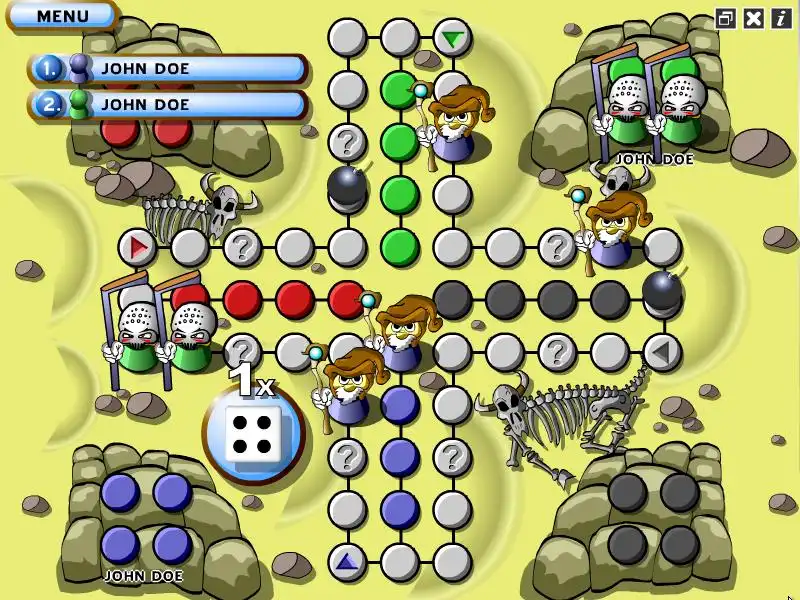The height and width of the screenshot is (600, 800).
Task: Pick the gray left-arrow start tile
Action: [661, 351]
